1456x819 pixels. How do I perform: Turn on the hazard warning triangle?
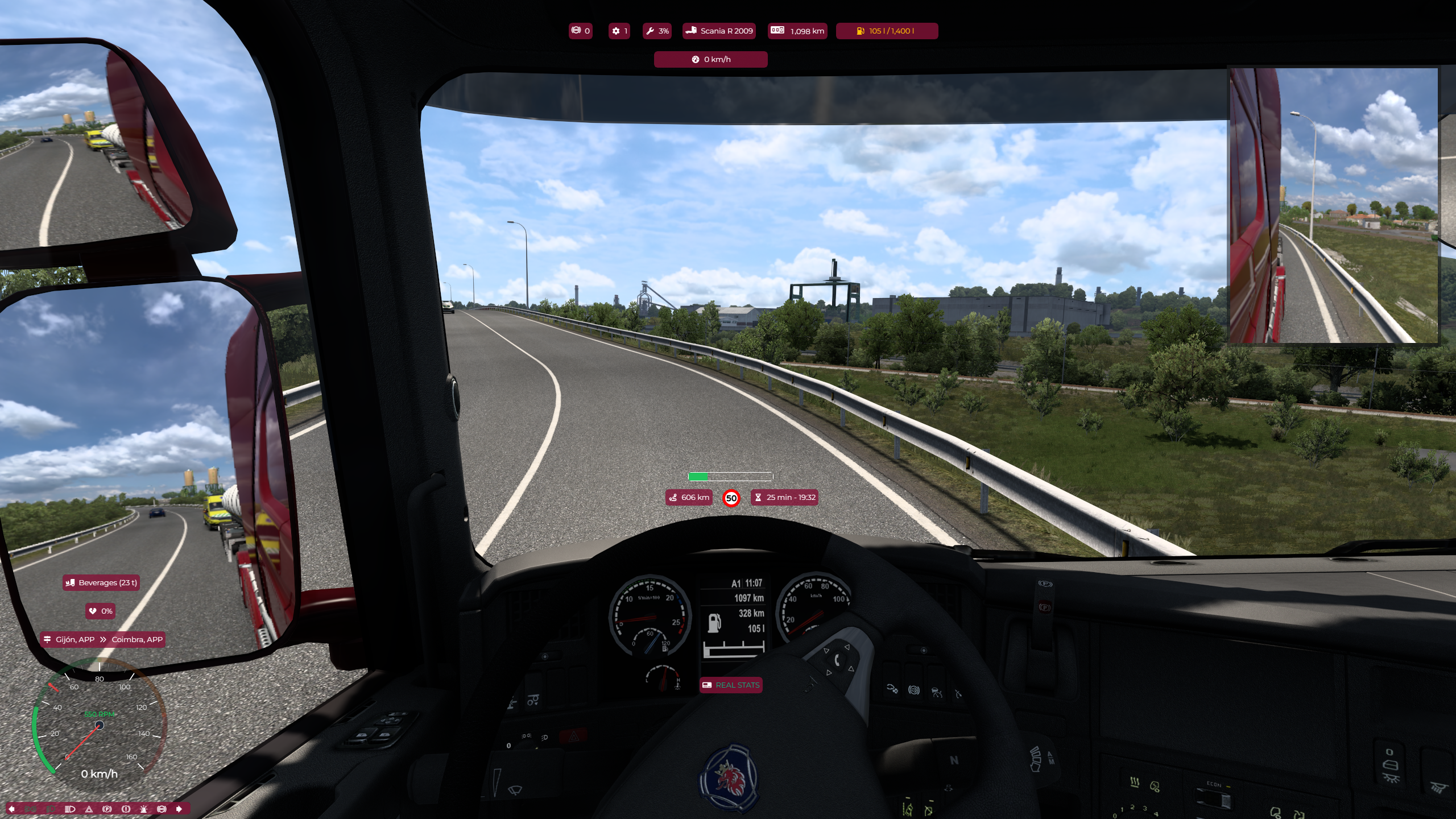89,809
